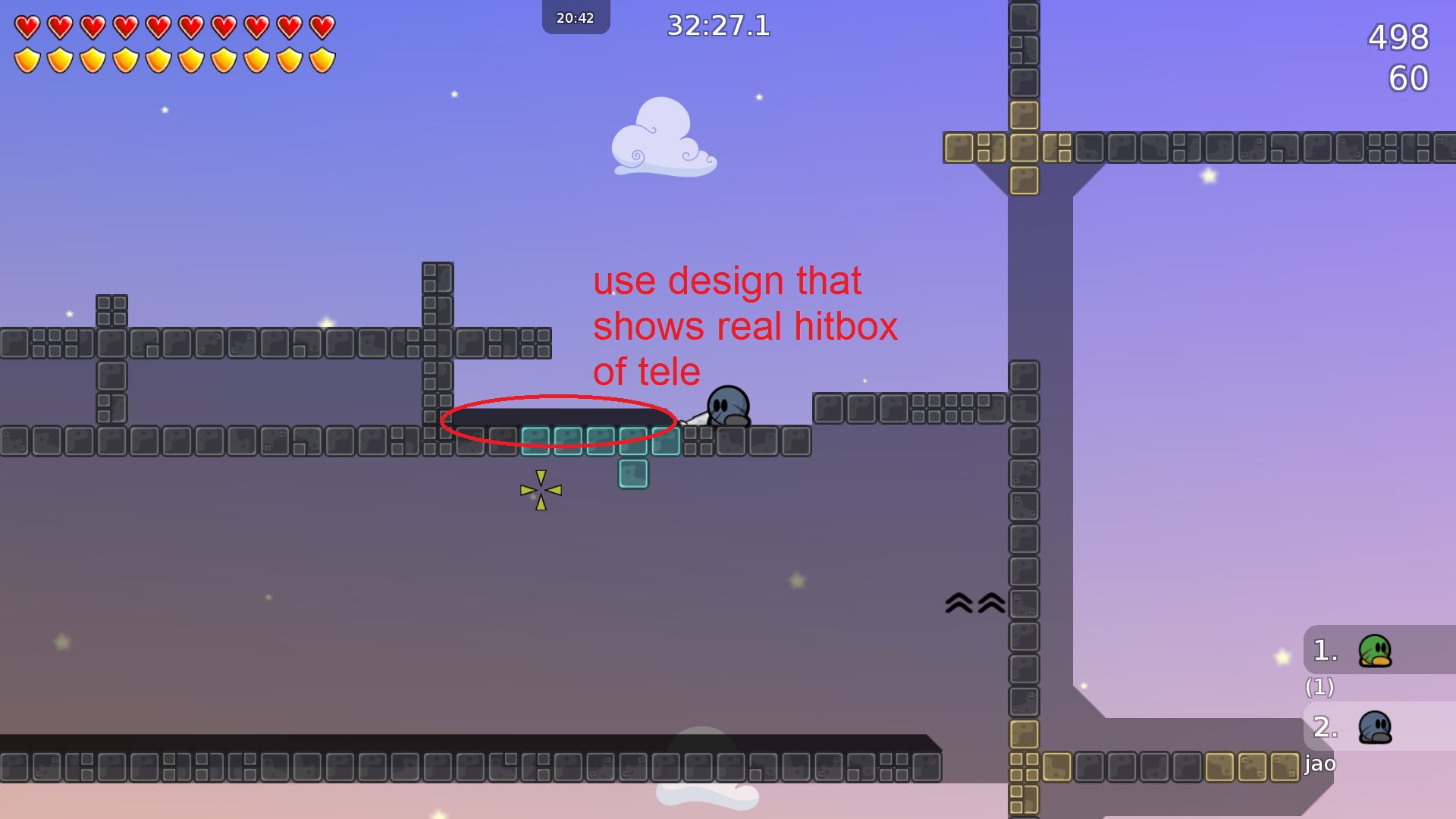This screenshot has width=1456, height=819.
Task: Click the cyan teleporter tile below the platform
Action: pos(633,472)
